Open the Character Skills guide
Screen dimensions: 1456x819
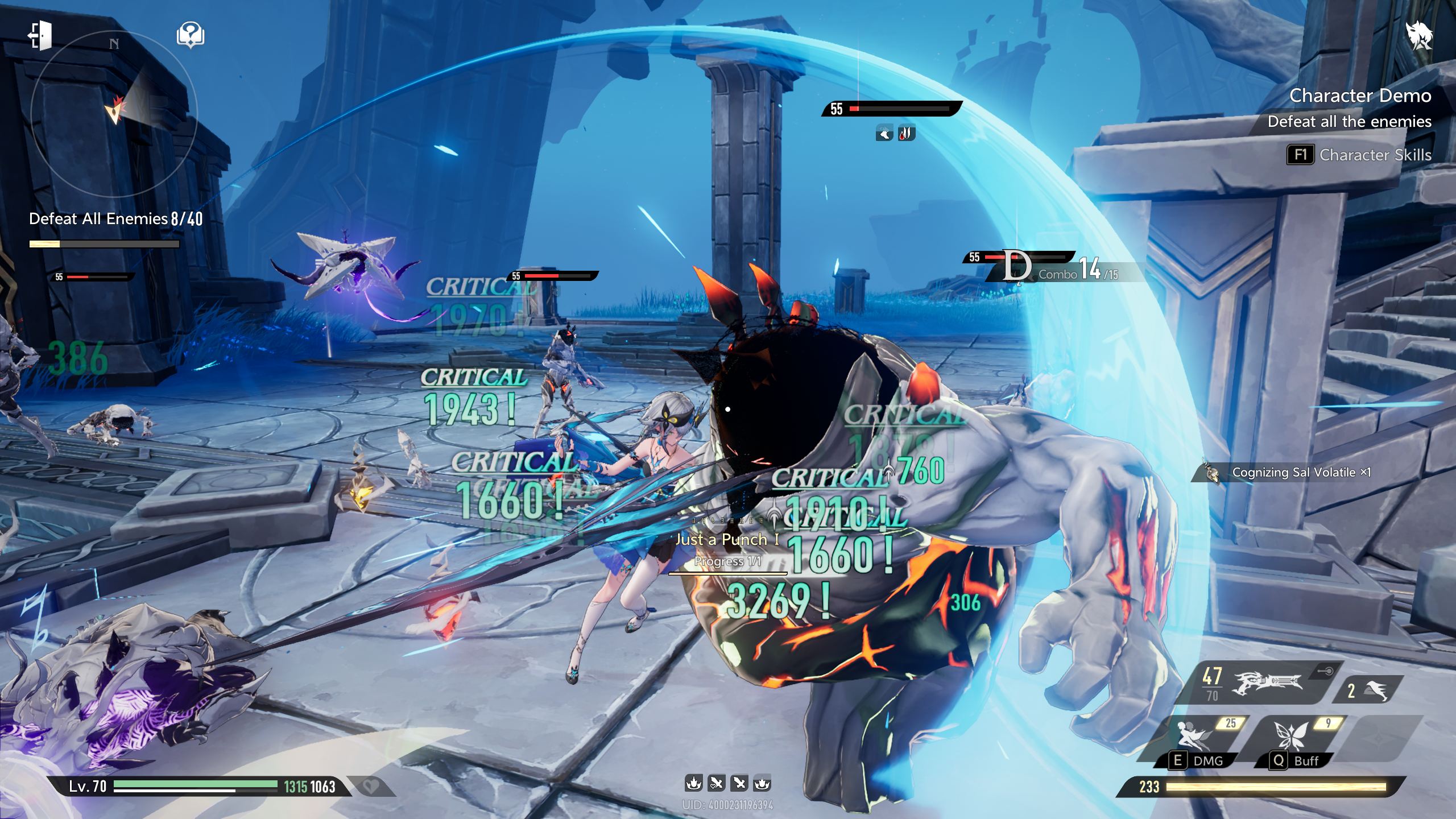(1359, 155)
